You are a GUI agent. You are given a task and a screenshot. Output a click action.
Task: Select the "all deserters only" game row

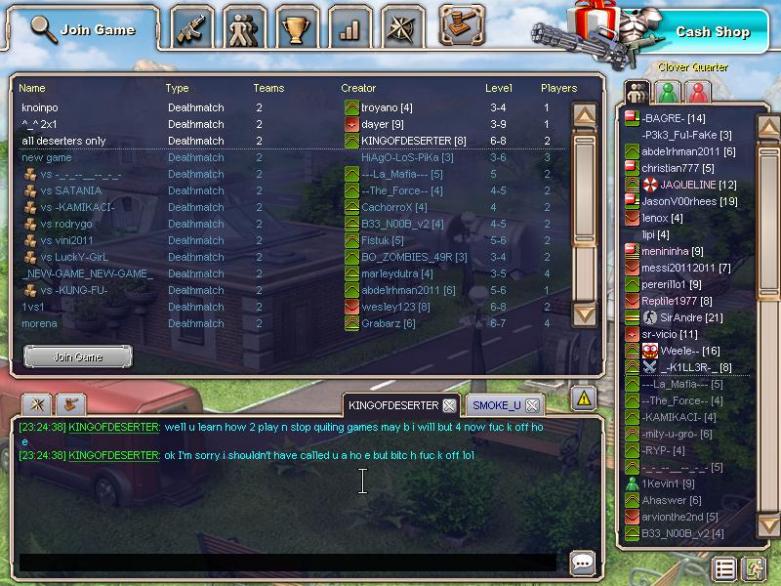(x=64, y=141)
